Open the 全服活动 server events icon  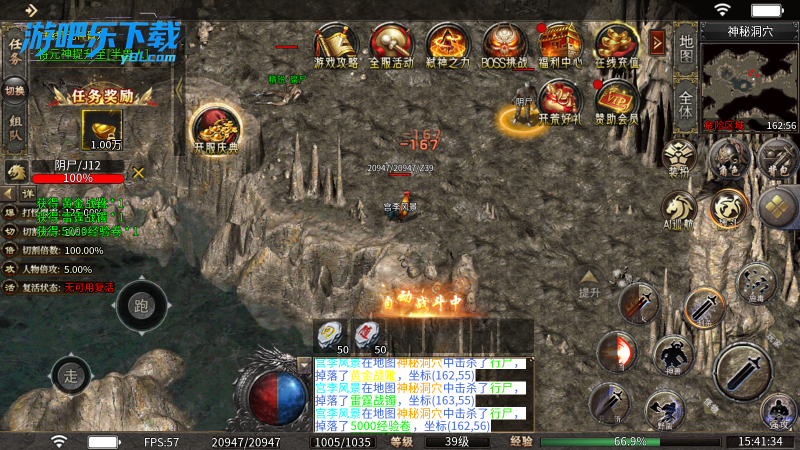click(x=392, y=45)
